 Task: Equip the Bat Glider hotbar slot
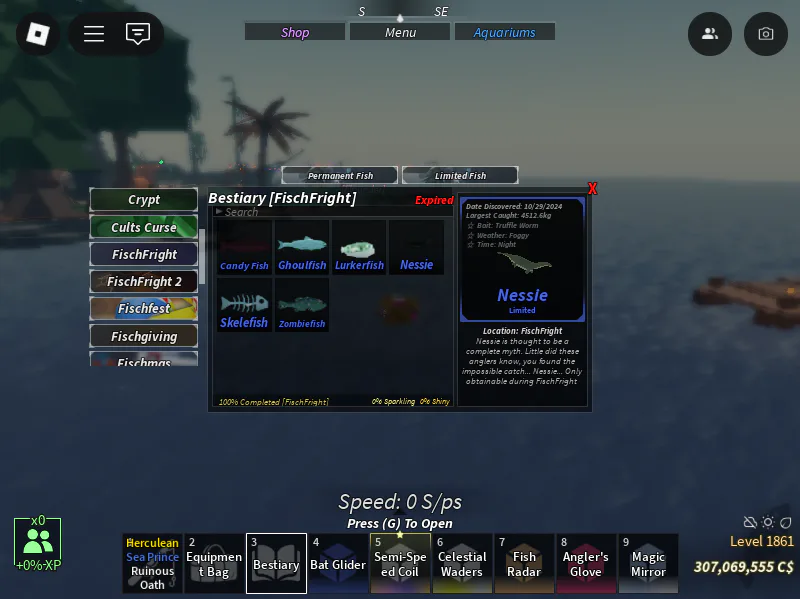(338, 563)
